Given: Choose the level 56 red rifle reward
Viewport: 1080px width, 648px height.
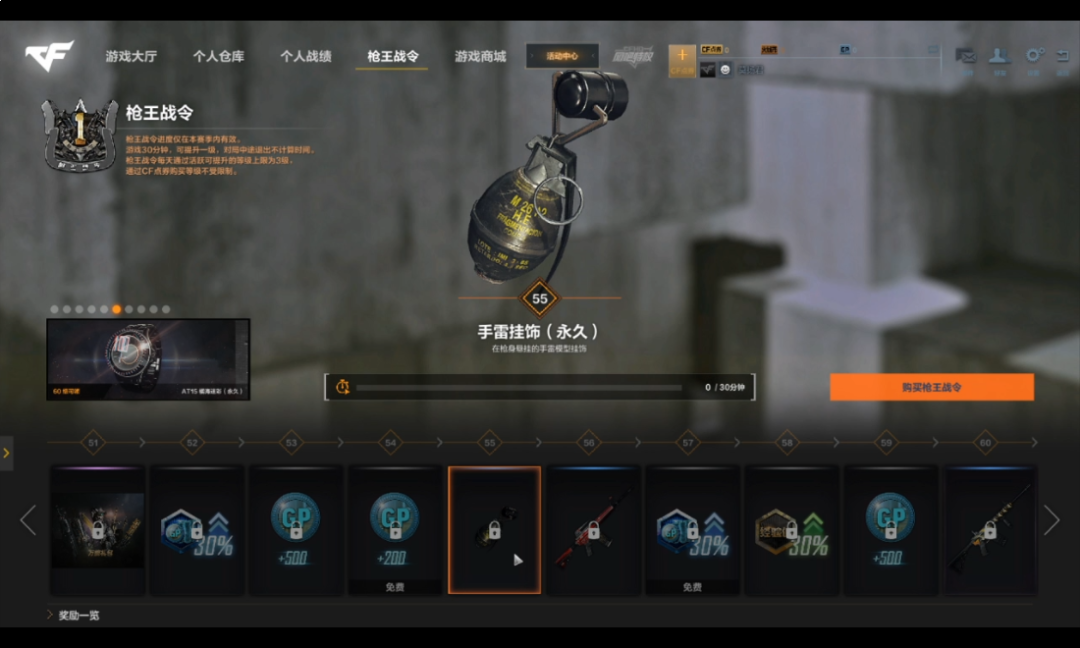Looking at the screenshot, I should (593, 530).
